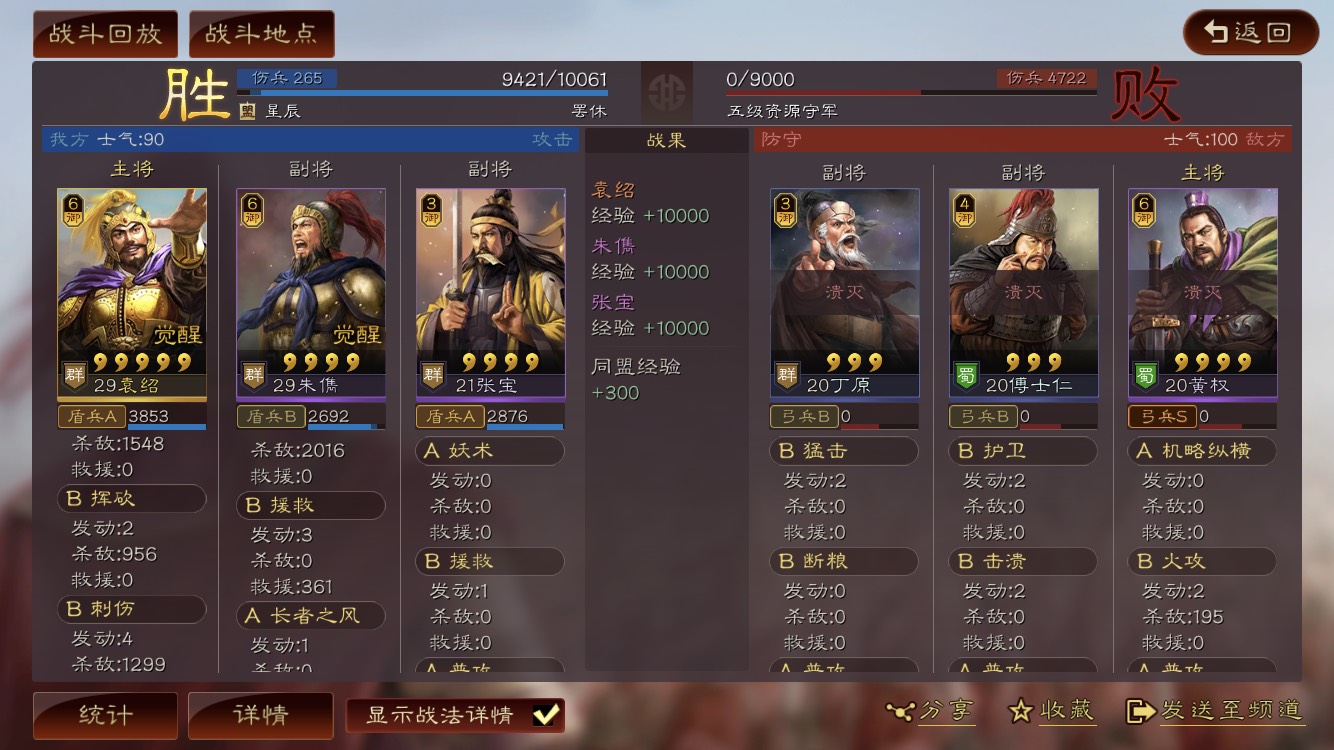
Task: Switch to the 统计 tab
Action: (x=104, y=715)
